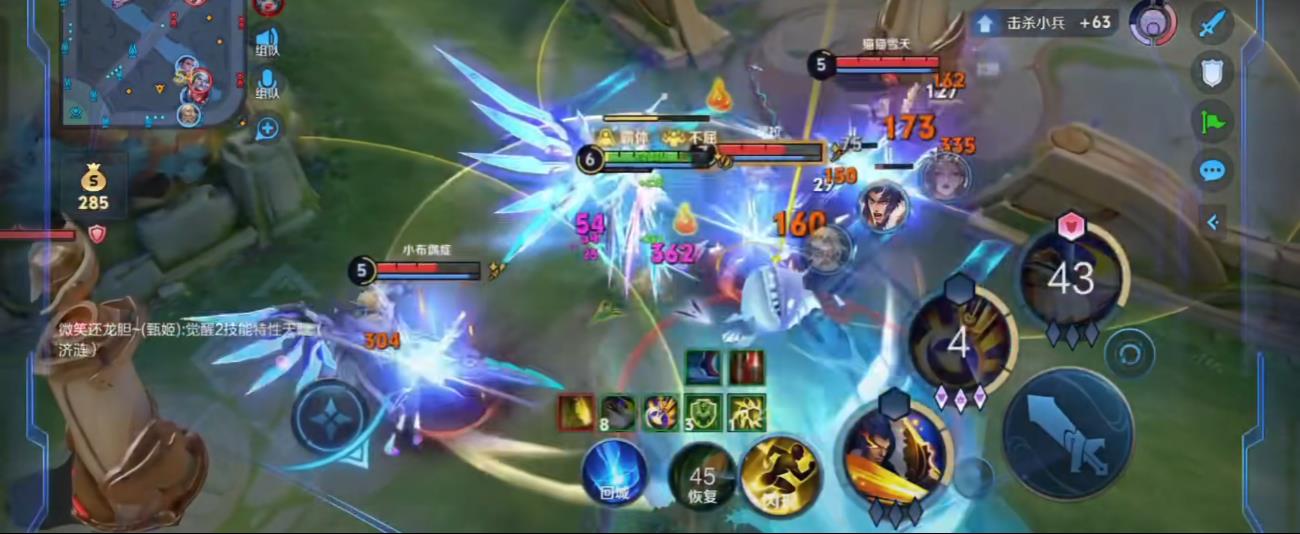The height and width of the screenshot is (534, 1300).
Task: Toggle the team speaker (组队) button
Action: point(267,40)
